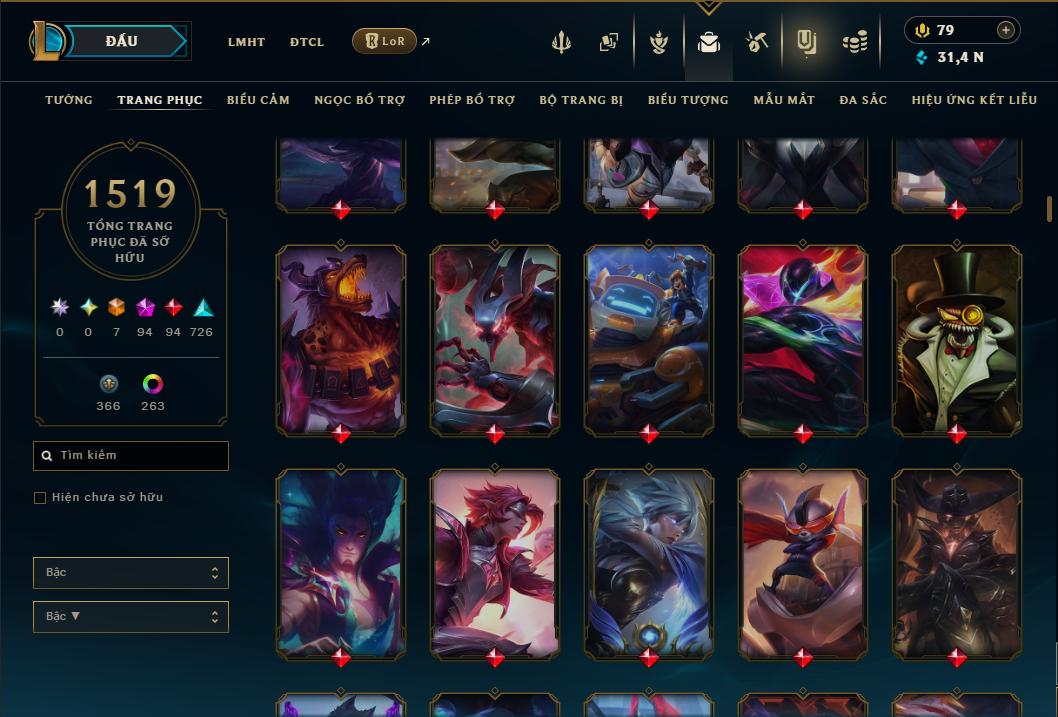Viewport: 1058px width, 717px height.
Task: Switch to the ĐTCL game tab
Action: coord(307,42)
